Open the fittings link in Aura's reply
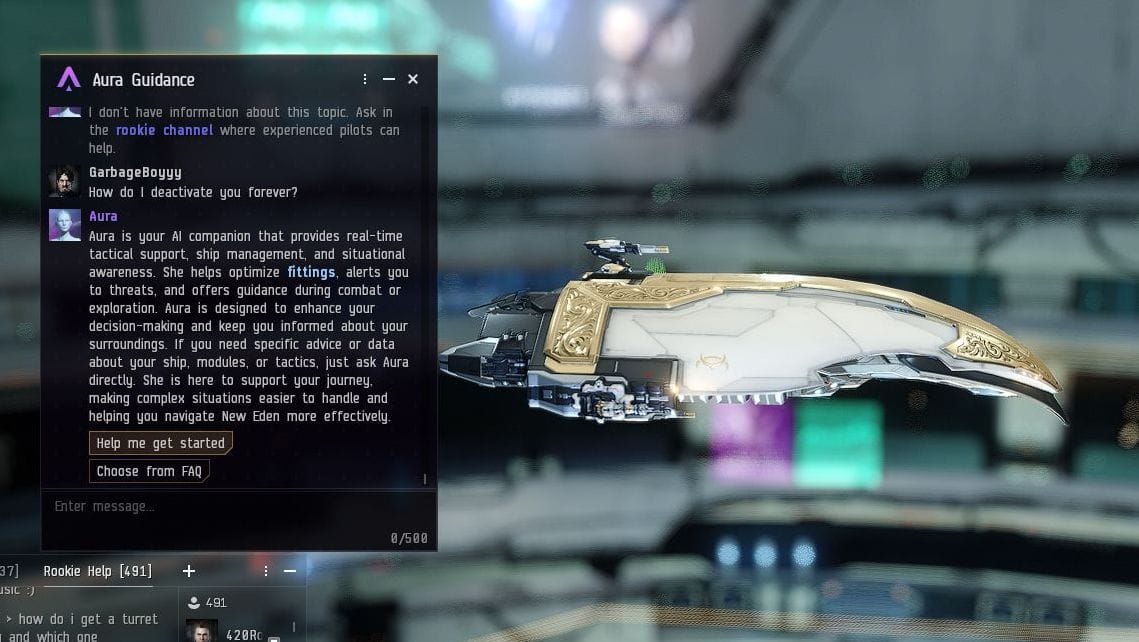Screen dimensions: 1139x642 click(x=311, y=272)
